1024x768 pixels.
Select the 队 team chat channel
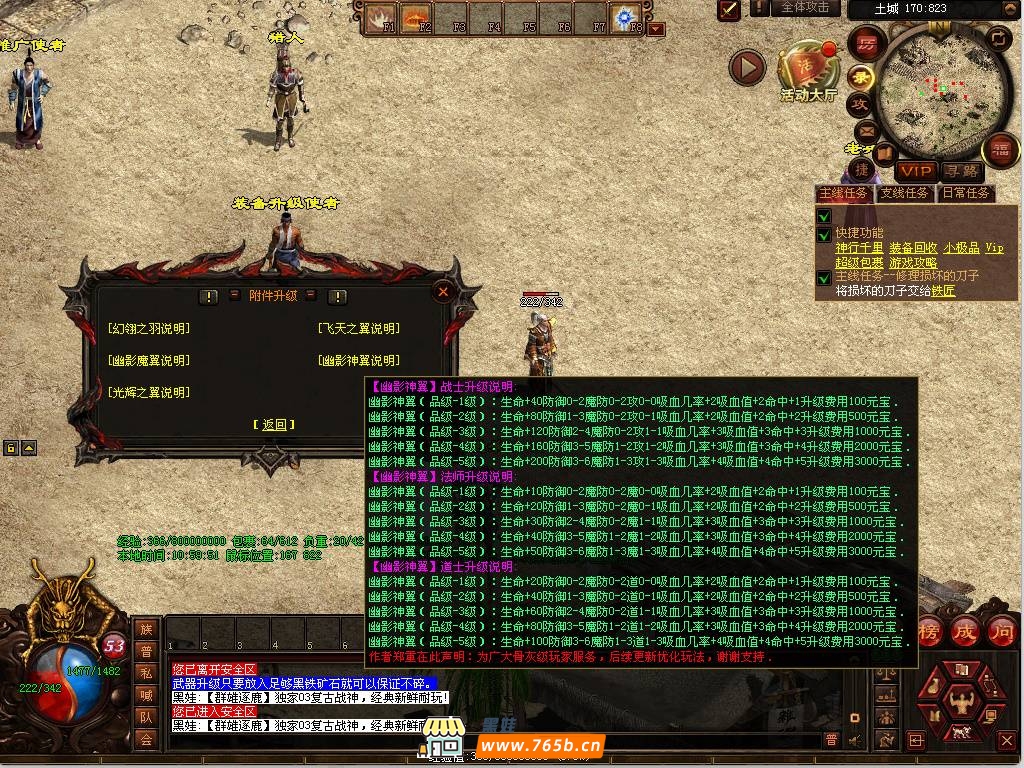[x=146, y=717]
